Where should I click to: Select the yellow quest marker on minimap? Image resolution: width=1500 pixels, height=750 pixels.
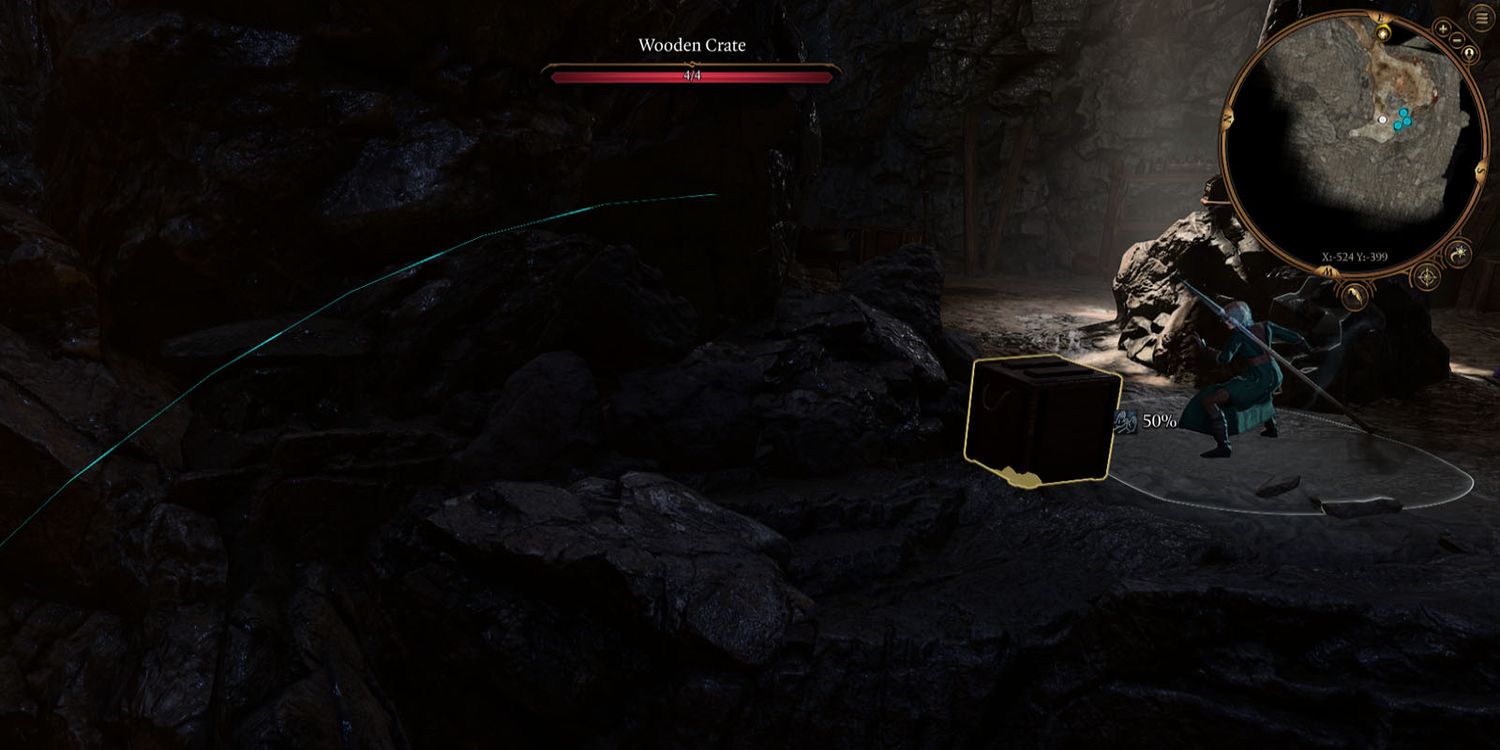(x=1382, y=34)
